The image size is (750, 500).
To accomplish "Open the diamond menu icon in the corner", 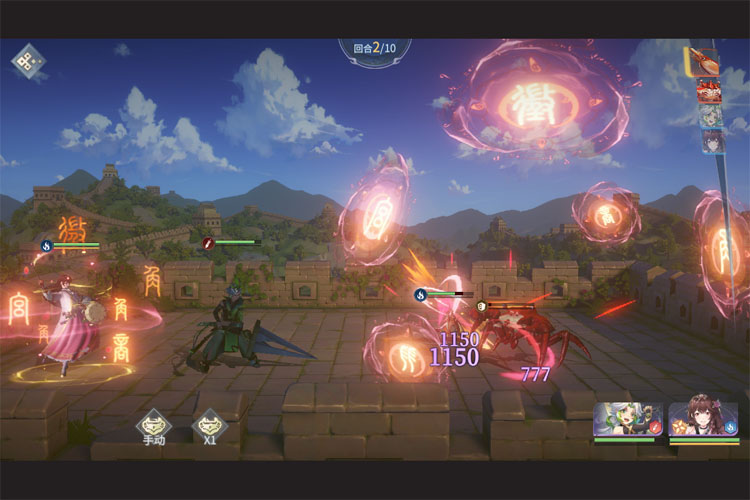I will (28, 60).
